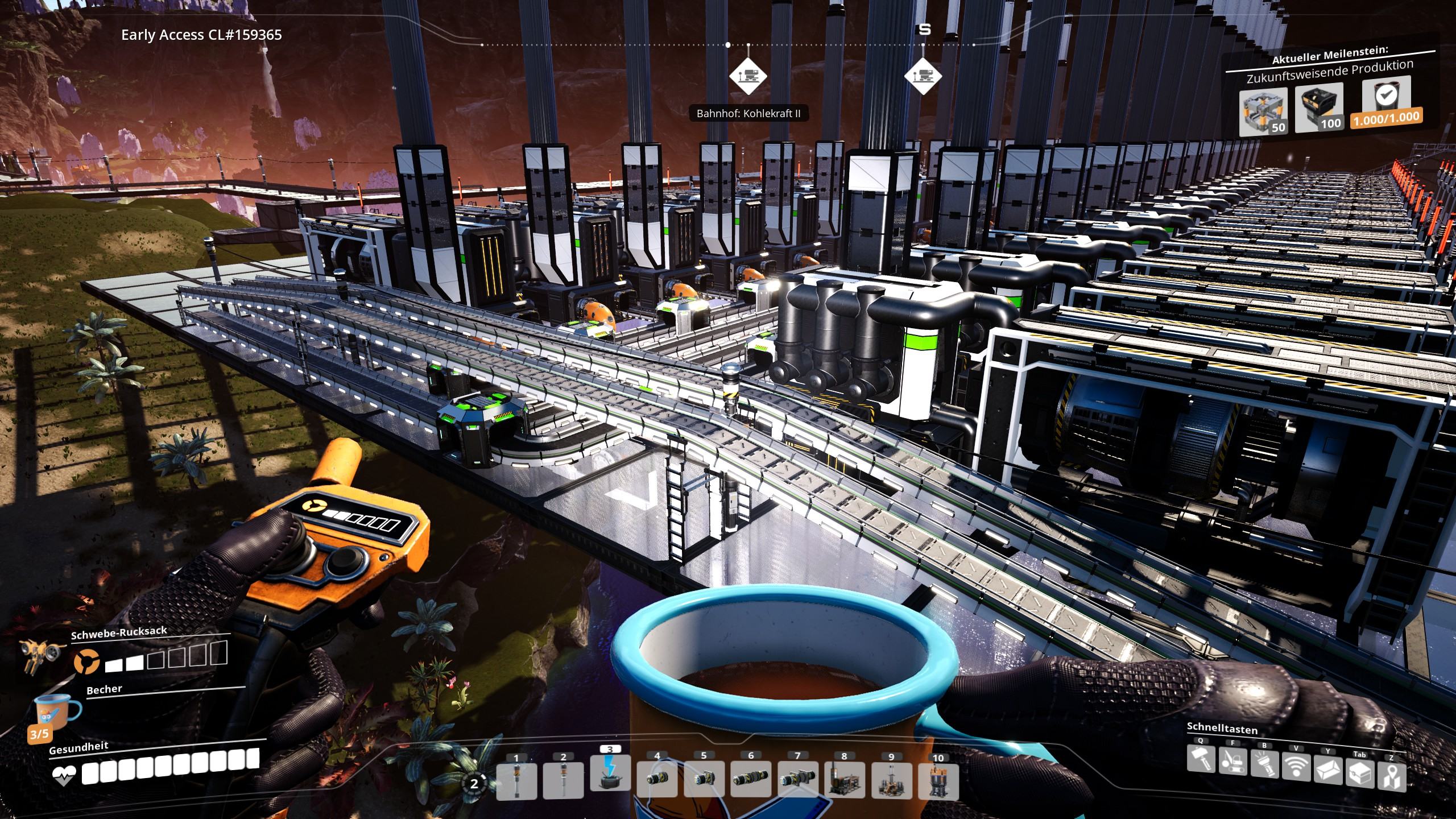Open the inventory chest shortcut
This screenshot has width=1456, height=819.
point(1360,774)
